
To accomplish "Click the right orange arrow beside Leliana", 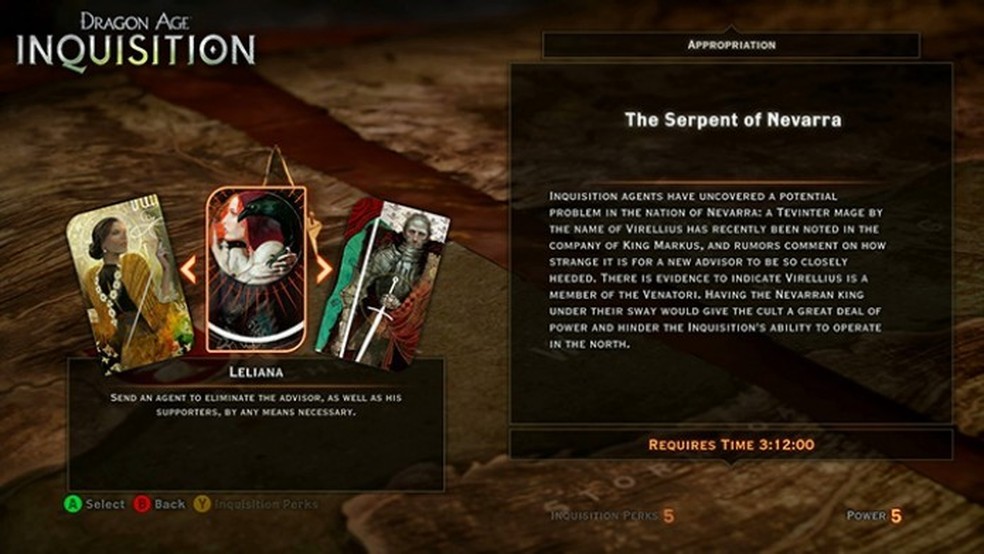I will point(323,270).
